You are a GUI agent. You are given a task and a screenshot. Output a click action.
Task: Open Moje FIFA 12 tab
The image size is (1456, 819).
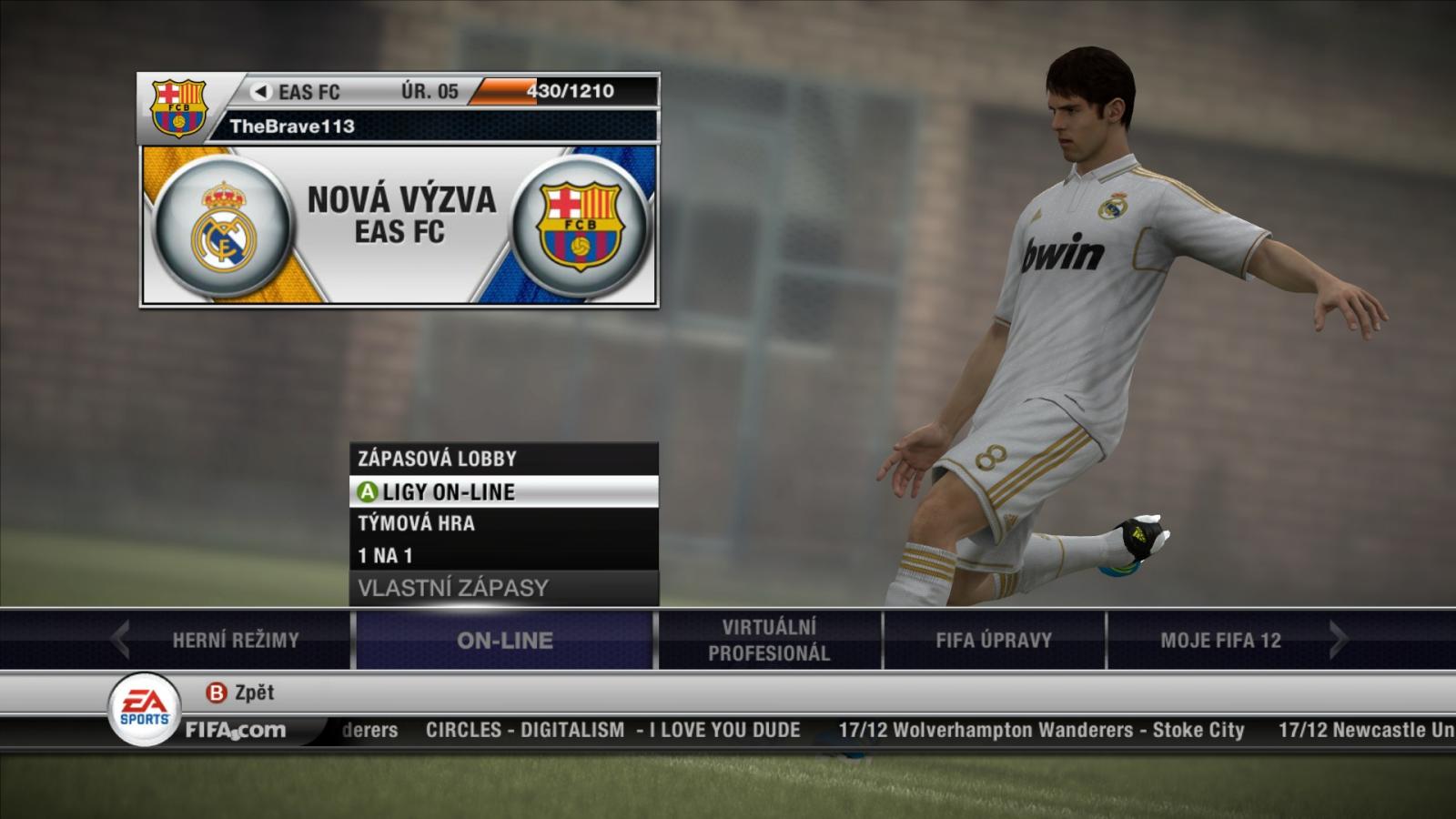(1220, 640)
